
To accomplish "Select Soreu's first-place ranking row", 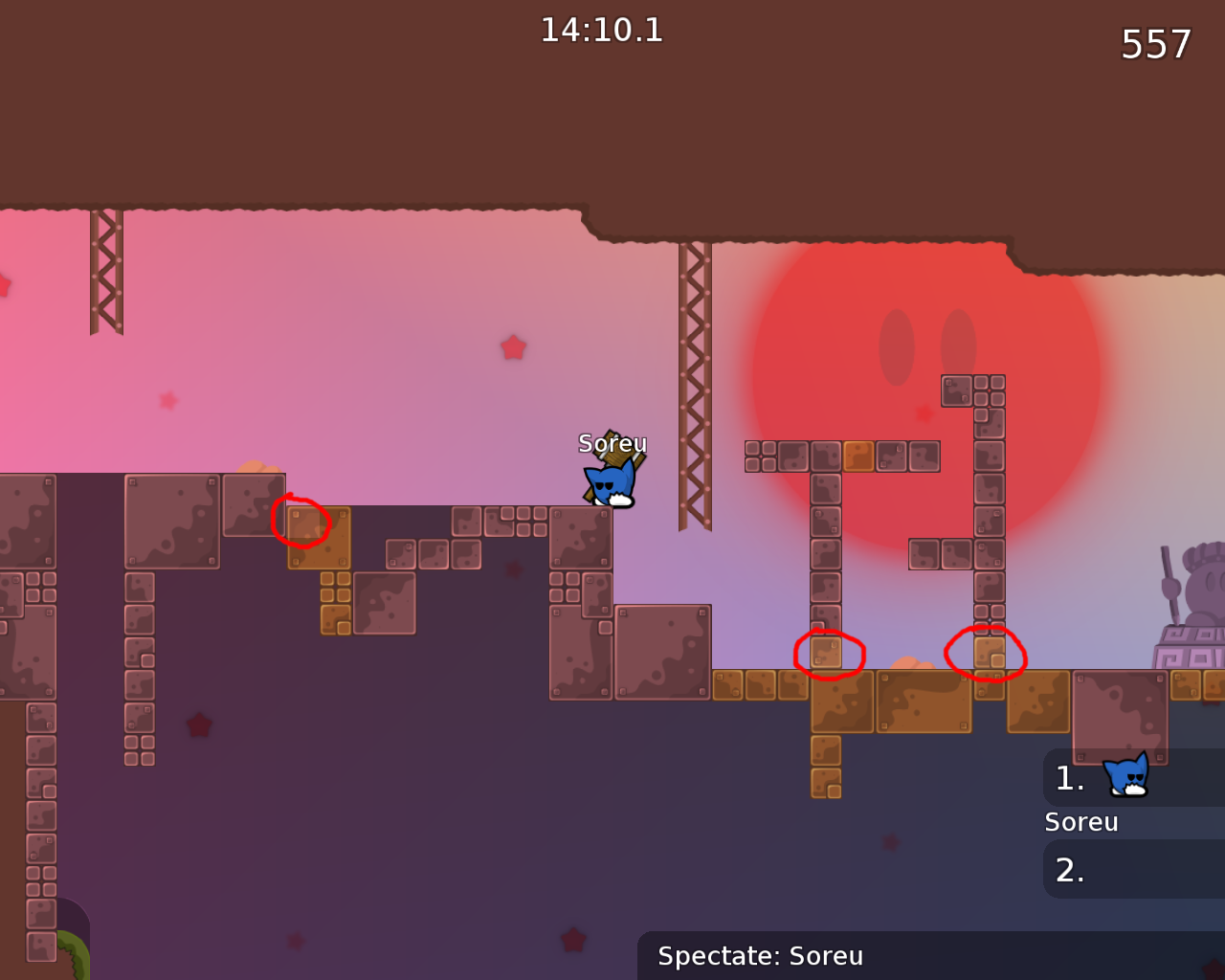I will pyautogui.click(x=1133, y=777).
